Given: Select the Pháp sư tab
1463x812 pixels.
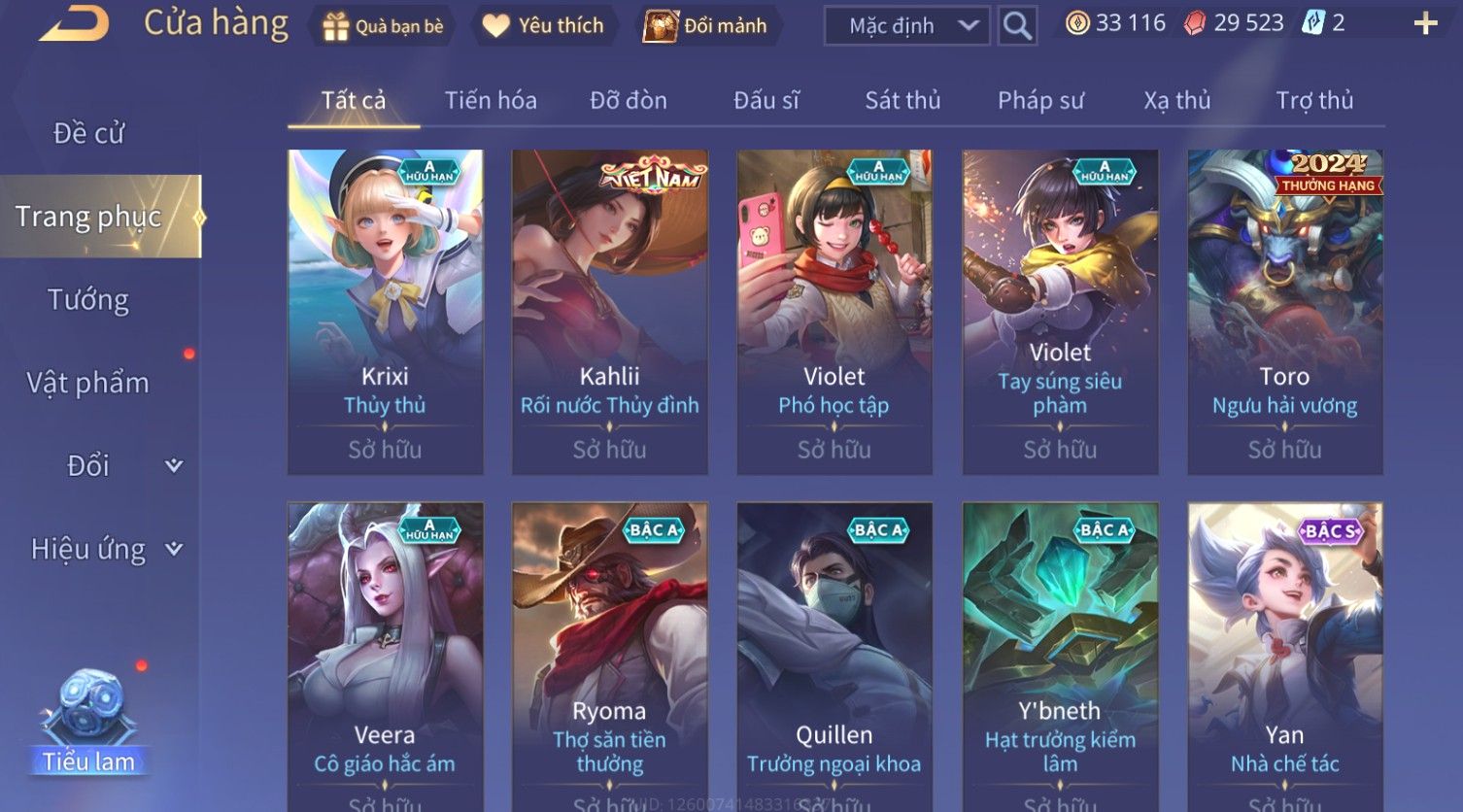Looking at the screenshot, I should point(1040,100).
